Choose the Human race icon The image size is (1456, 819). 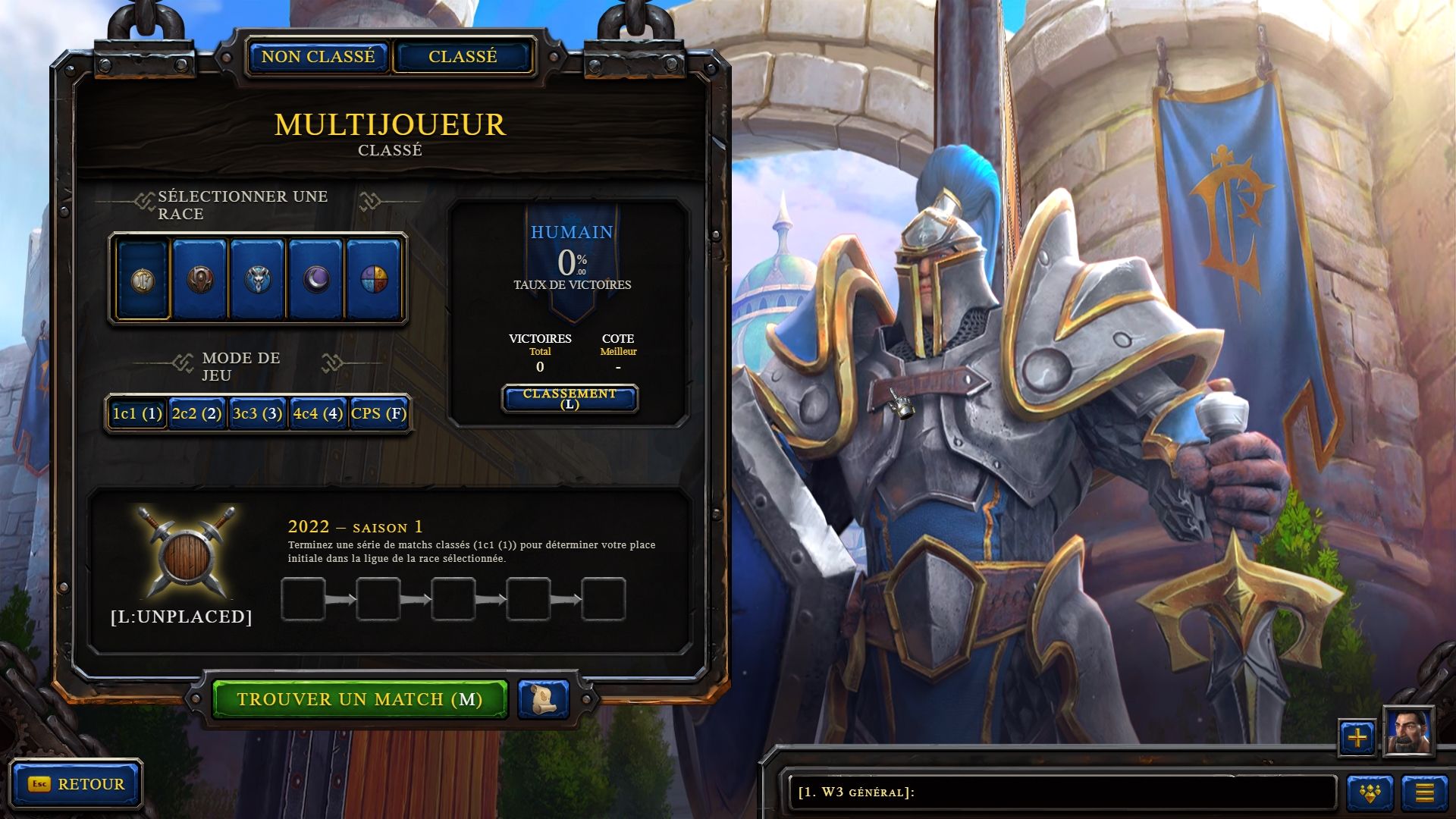(143, 279)
